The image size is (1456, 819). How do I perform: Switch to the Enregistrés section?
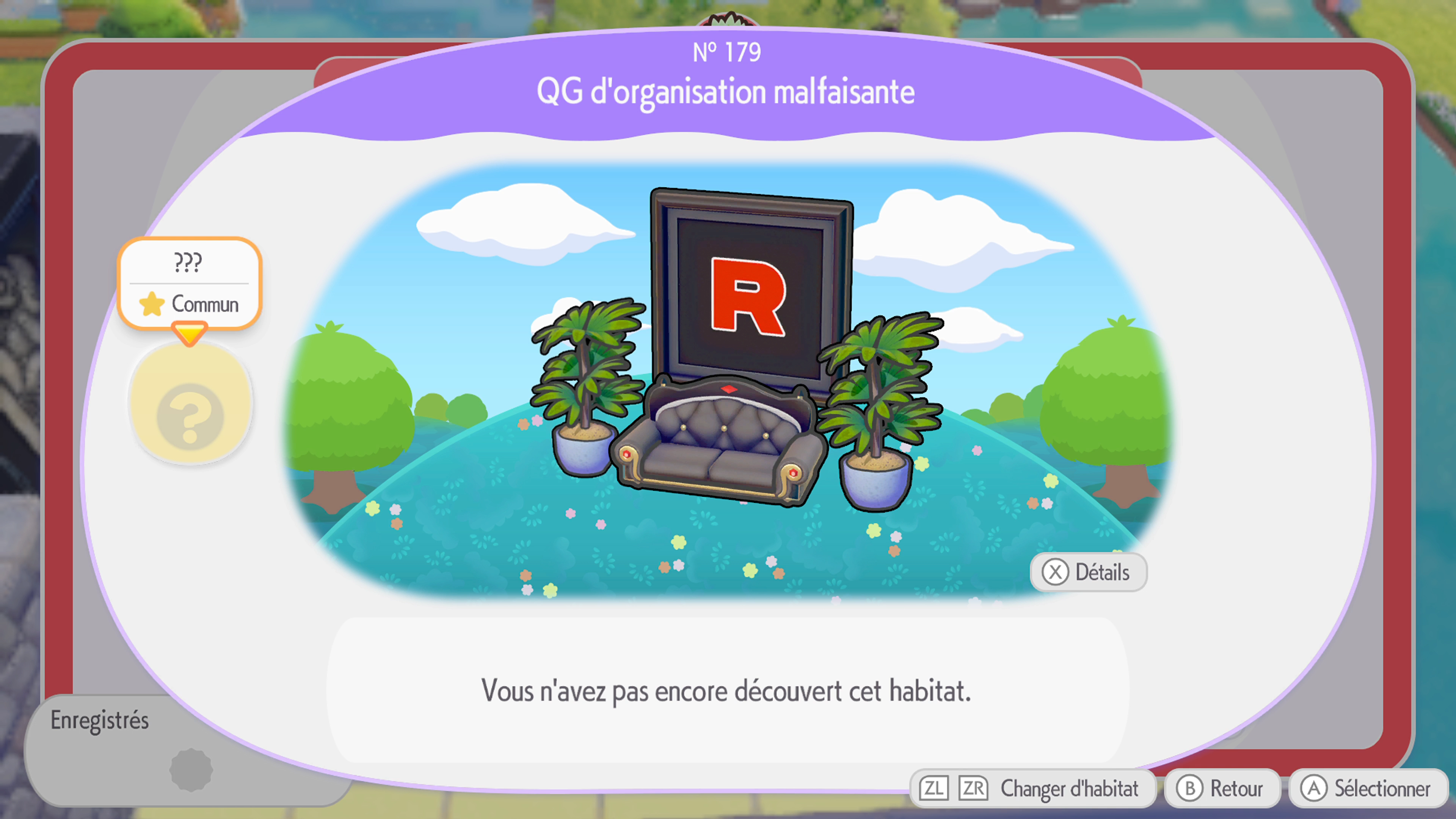coord(100,721)
